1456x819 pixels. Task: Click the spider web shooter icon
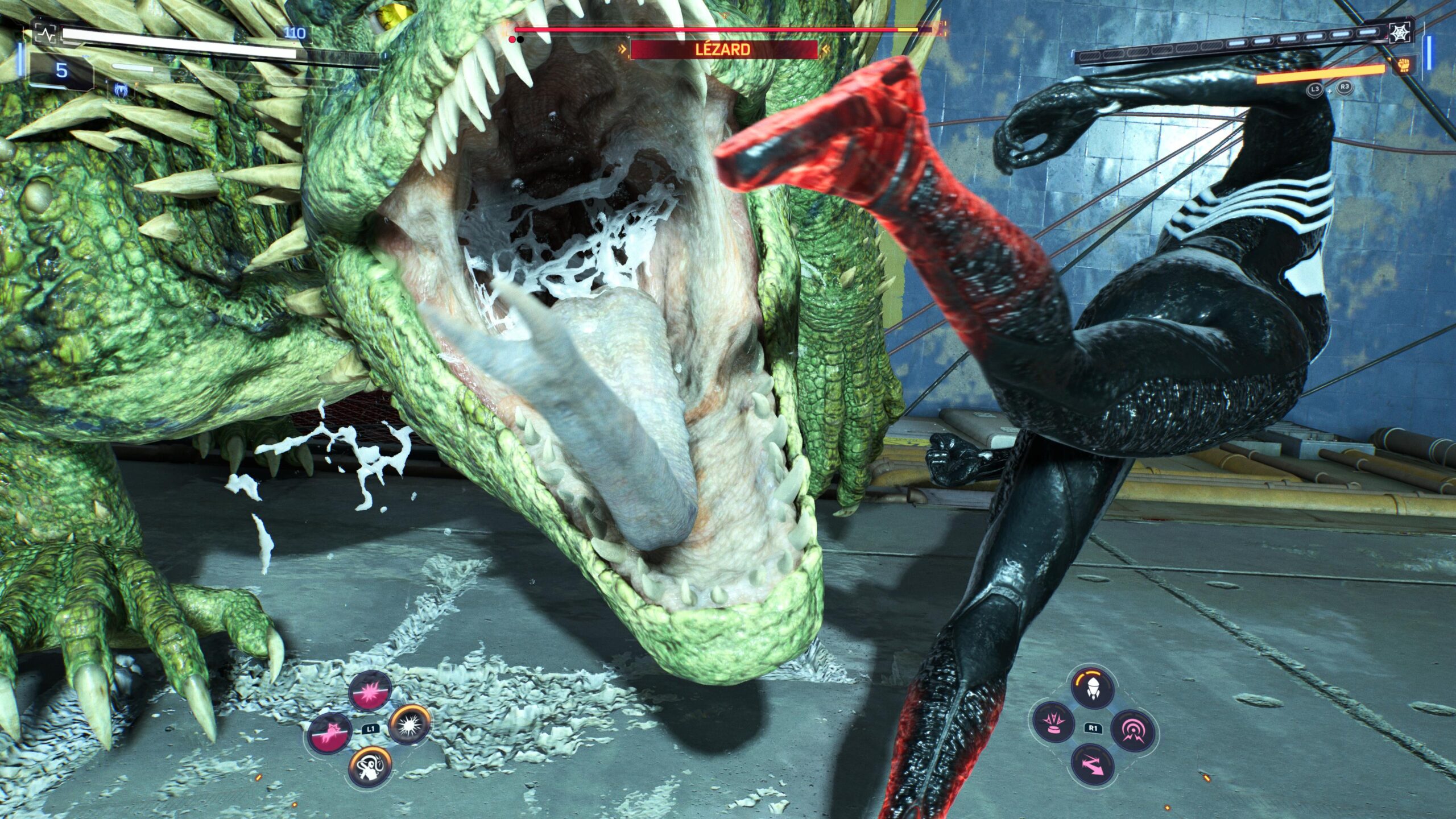(x=1399, y=34)
